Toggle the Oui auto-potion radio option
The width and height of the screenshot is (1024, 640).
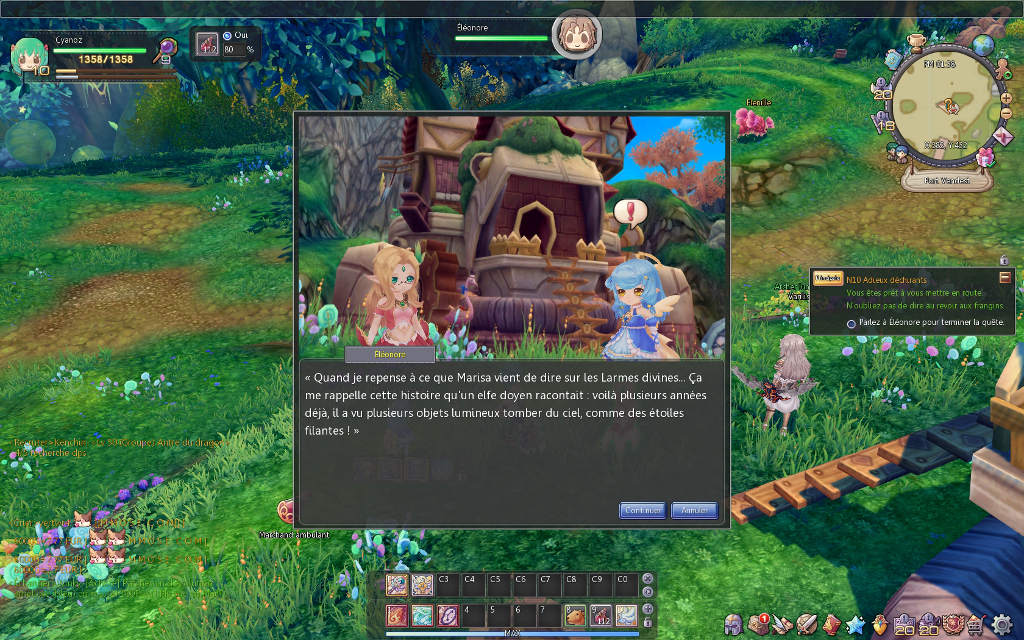tap(227, 36)
